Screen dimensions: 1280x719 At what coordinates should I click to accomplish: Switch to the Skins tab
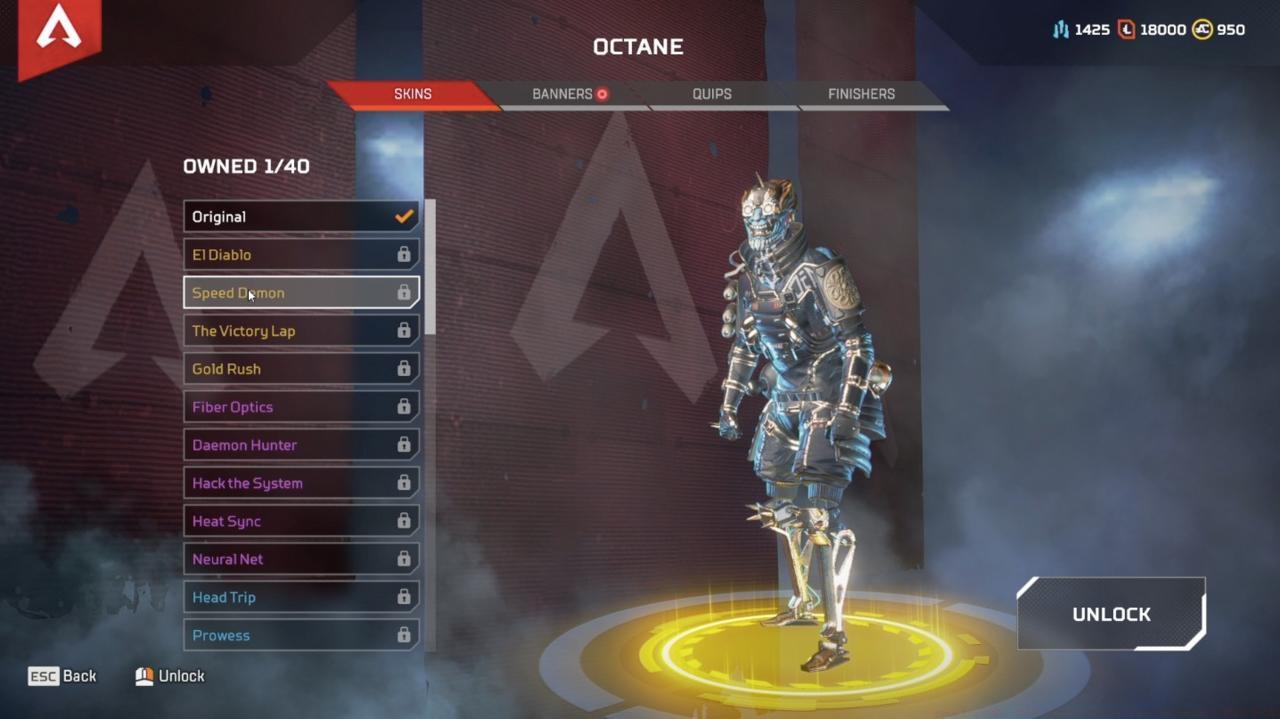point(412,94)
